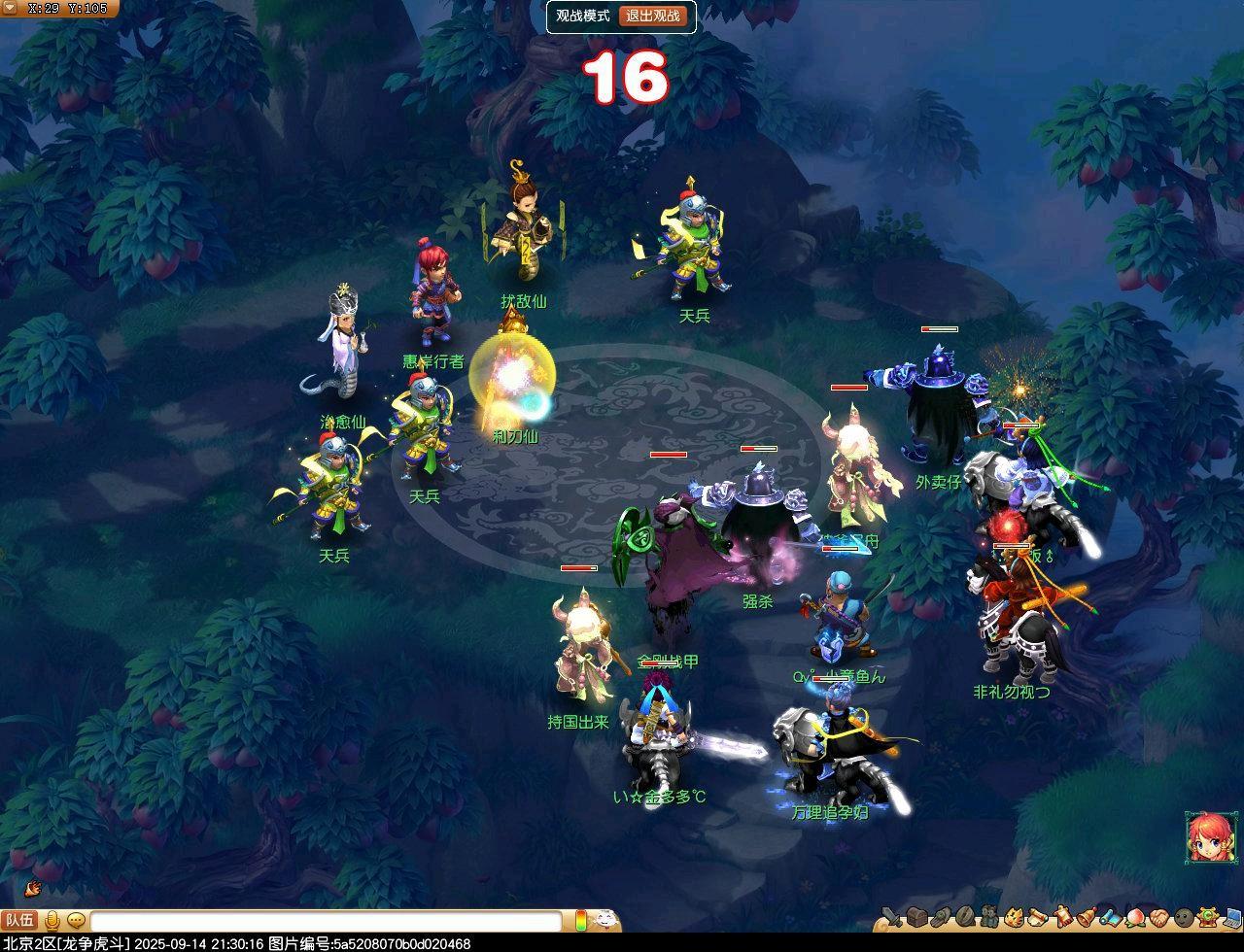This screenshot has height=952, width=1244.
Task: Open the blue map scroll icon
Action: 1110,917
